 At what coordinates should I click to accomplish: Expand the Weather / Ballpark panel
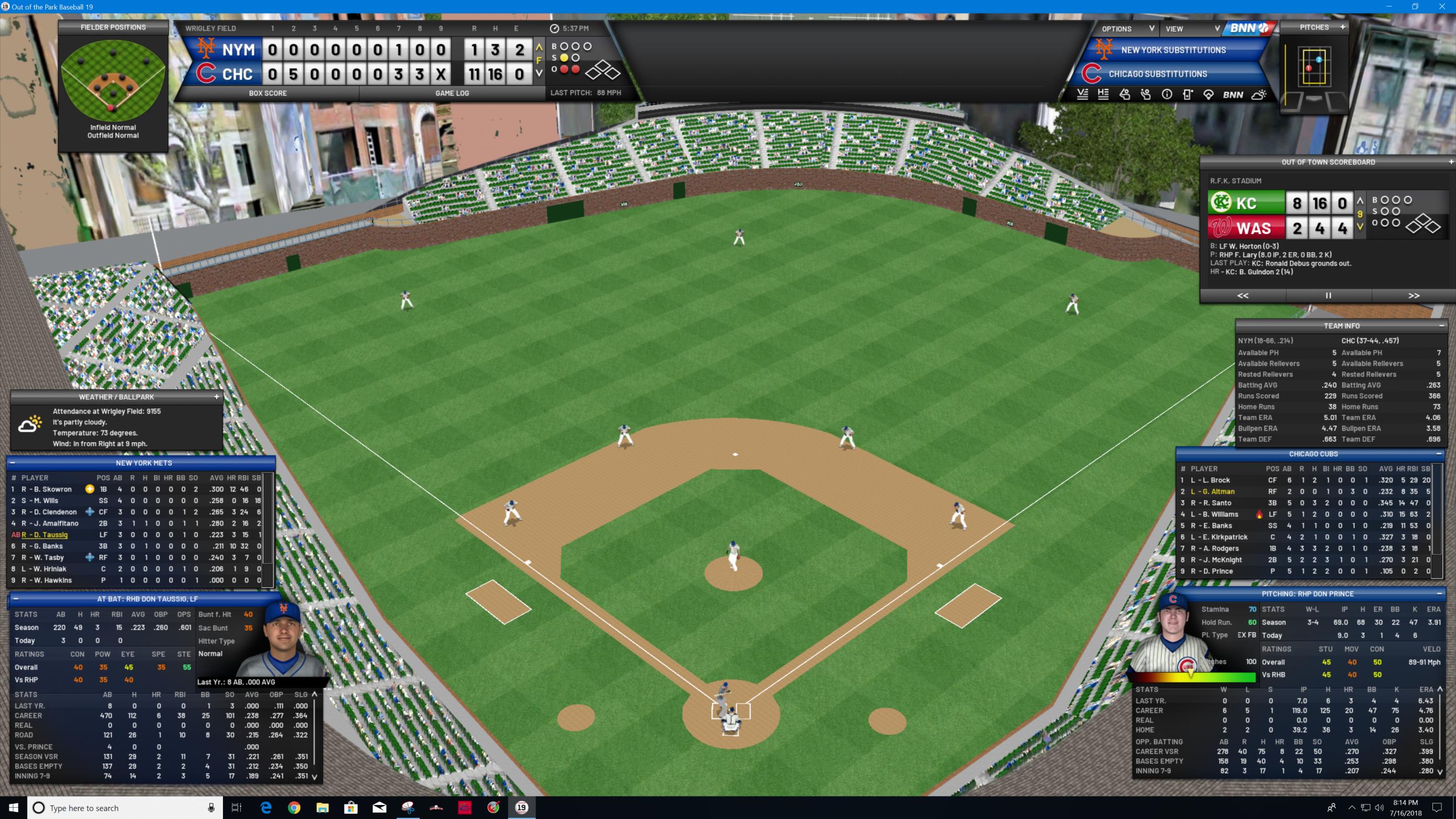(217, 397)
